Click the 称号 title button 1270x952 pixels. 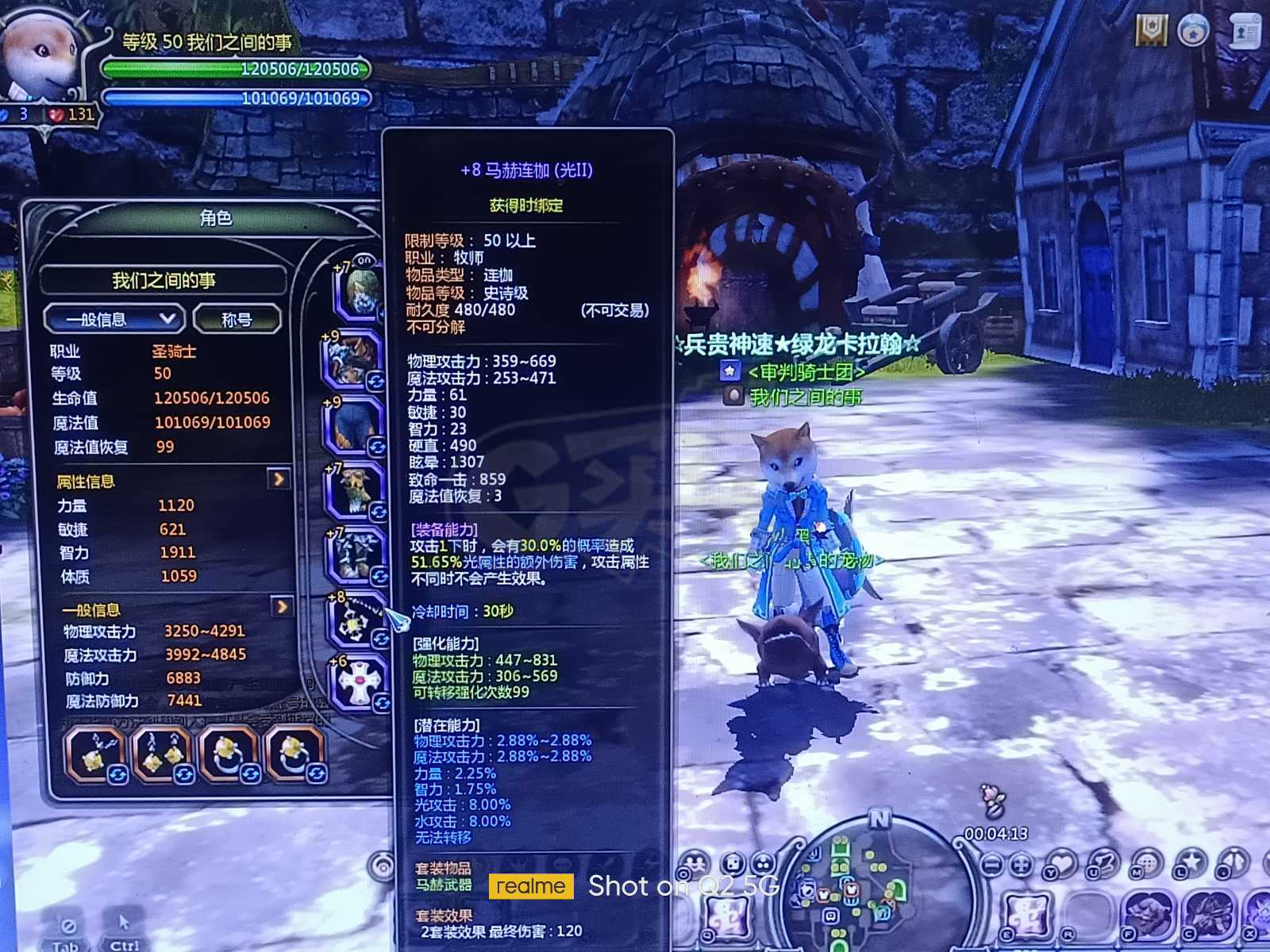pyautogui.click(x=237, y=319)
